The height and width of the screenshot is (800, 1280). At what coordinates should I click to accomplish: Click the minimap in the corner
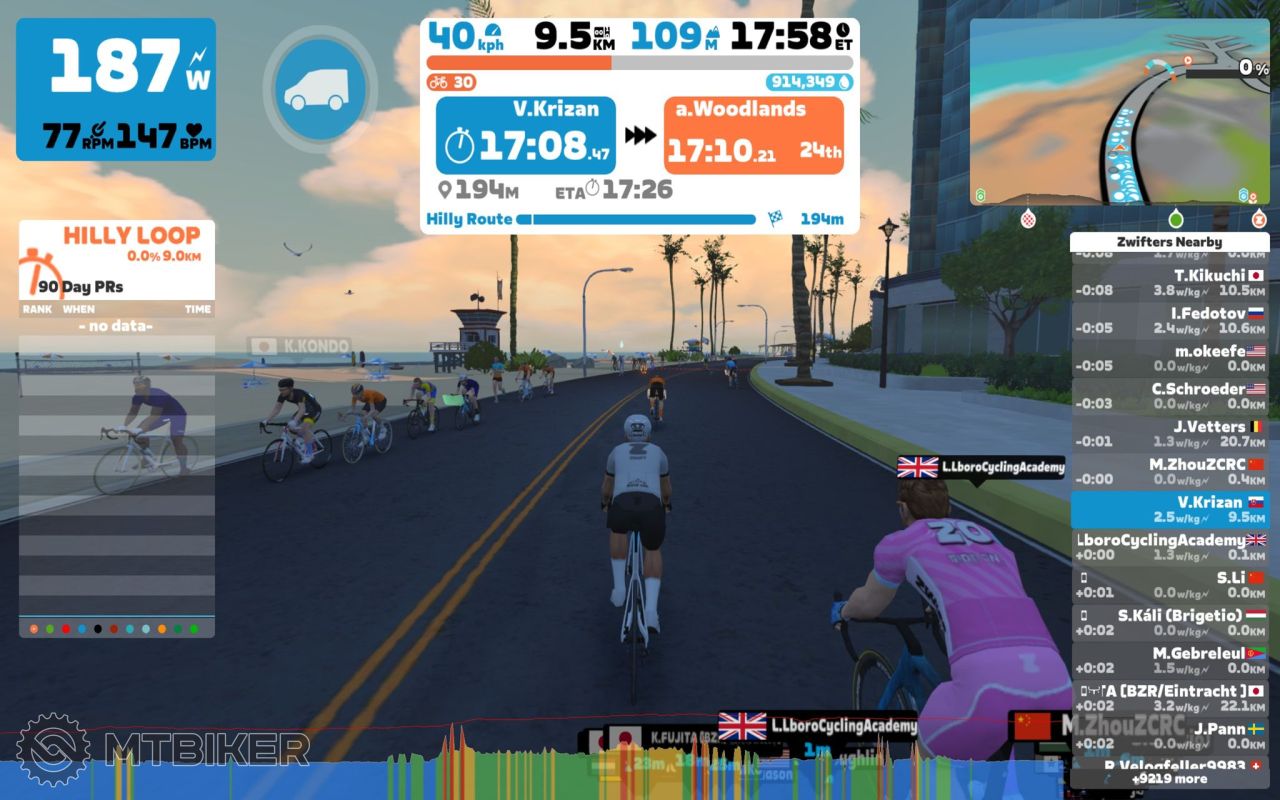[1119, 111]
